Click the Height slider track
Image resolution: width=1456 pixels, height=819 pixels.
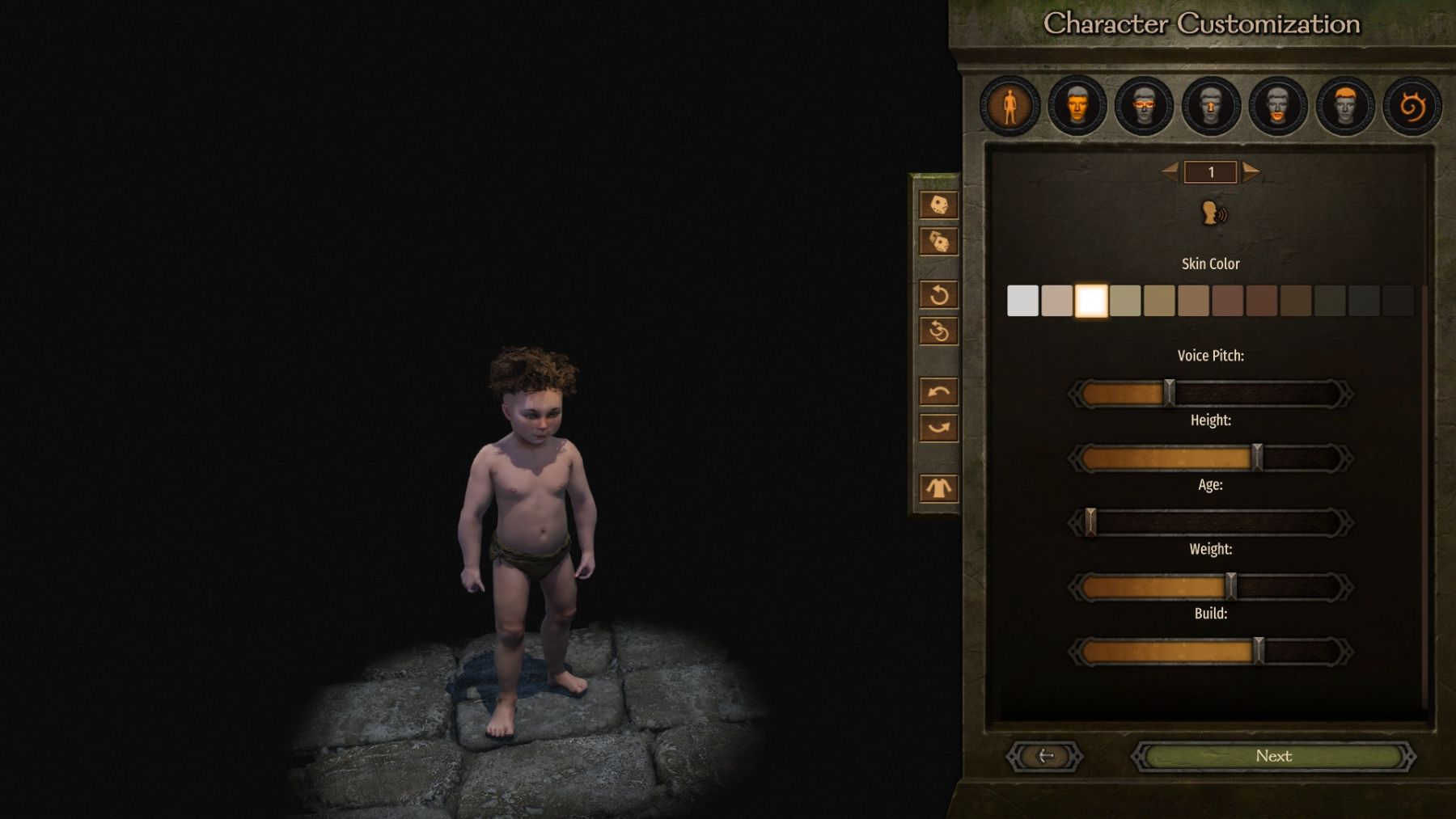click(x=1210, y=458)
